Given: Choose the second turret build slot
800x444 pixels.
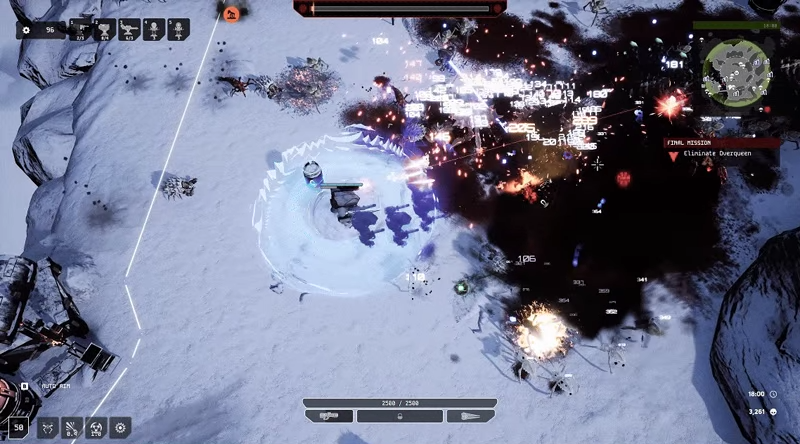Looking at the screenshot, I should pyautogui.click(x=105, y=30).
